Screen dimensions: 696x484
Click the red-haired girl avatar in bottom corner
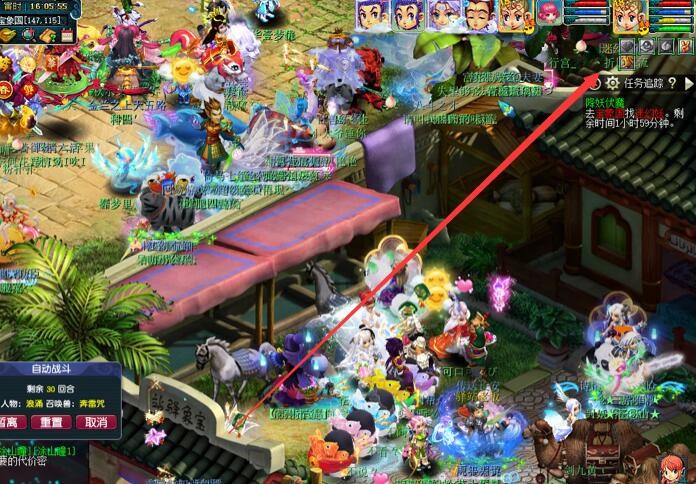673,467
